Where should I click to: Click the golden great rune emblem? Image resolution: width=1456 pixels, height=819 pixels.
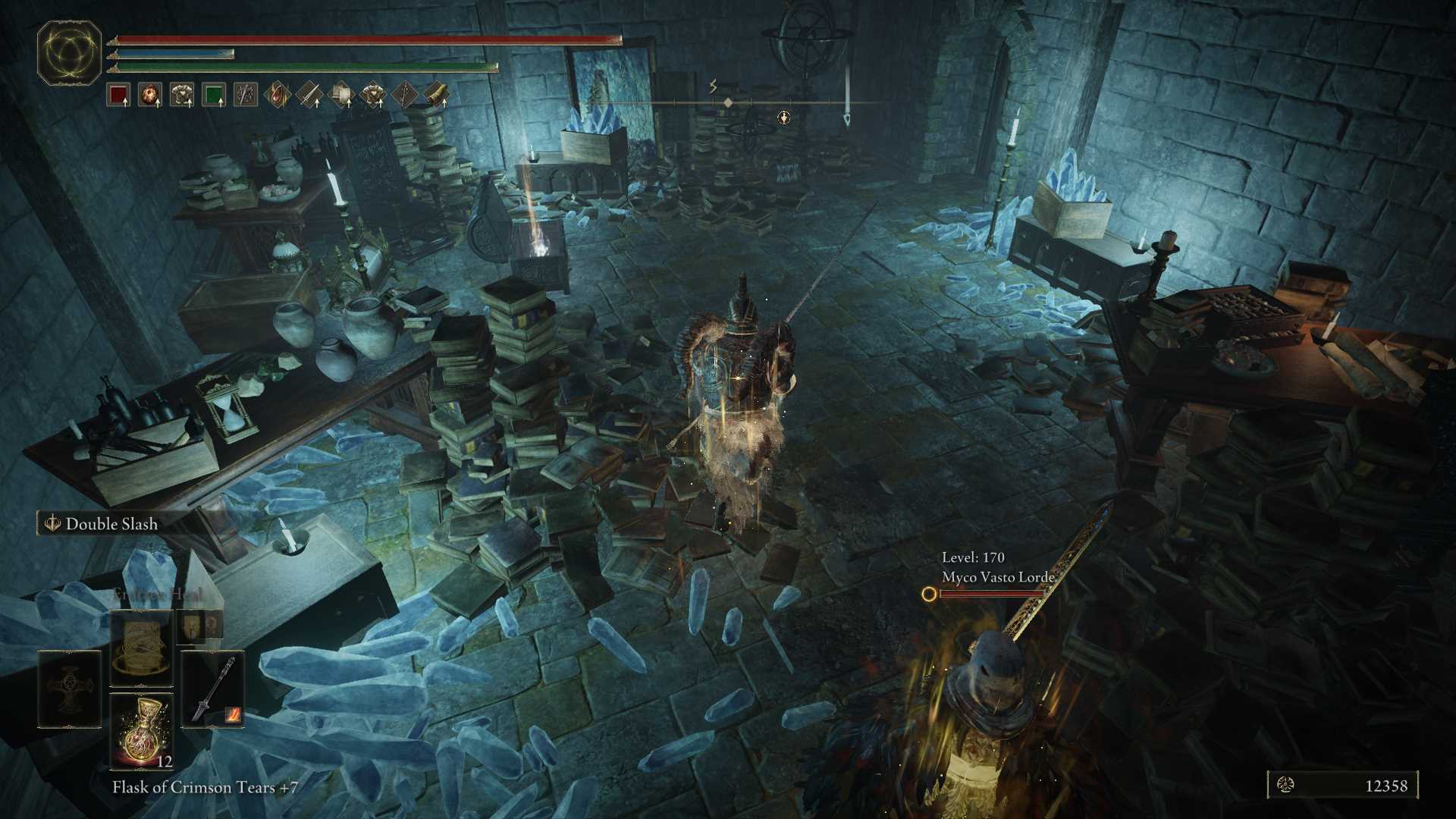point(70,52)
